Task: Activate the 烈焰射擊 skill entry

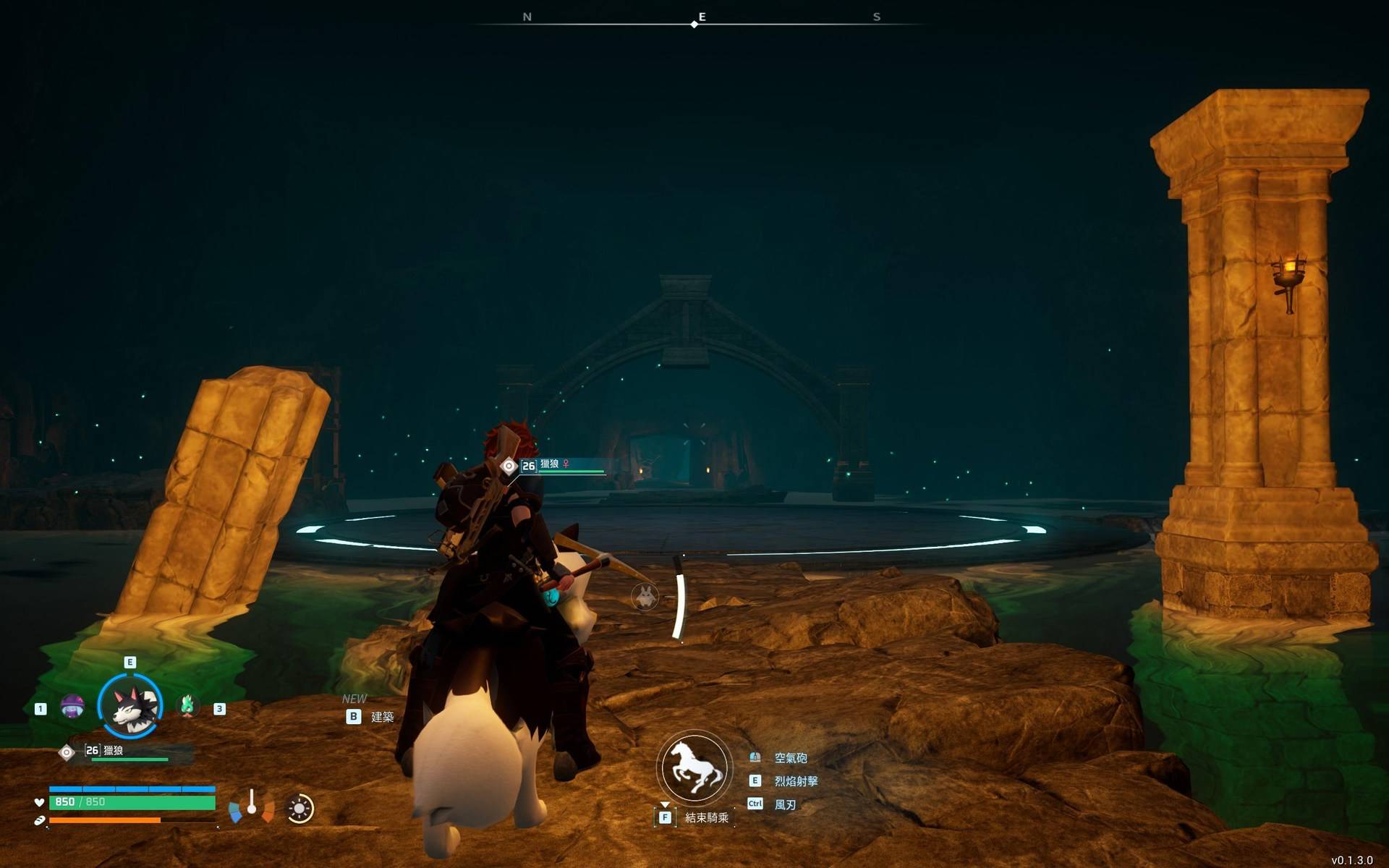Action: 795,781
